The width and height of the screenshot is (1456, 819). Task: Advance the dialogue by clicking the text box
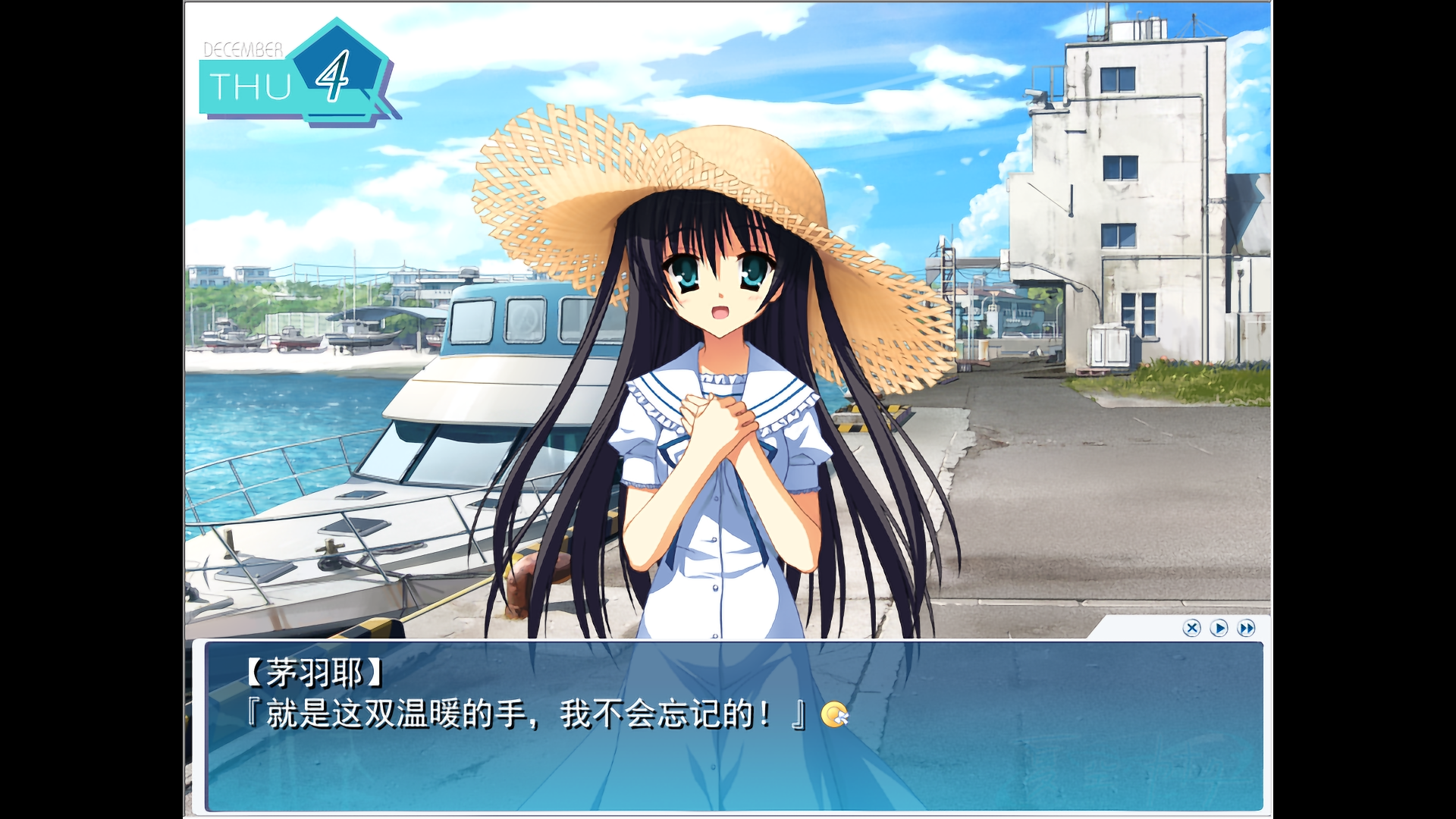[733, 758]
